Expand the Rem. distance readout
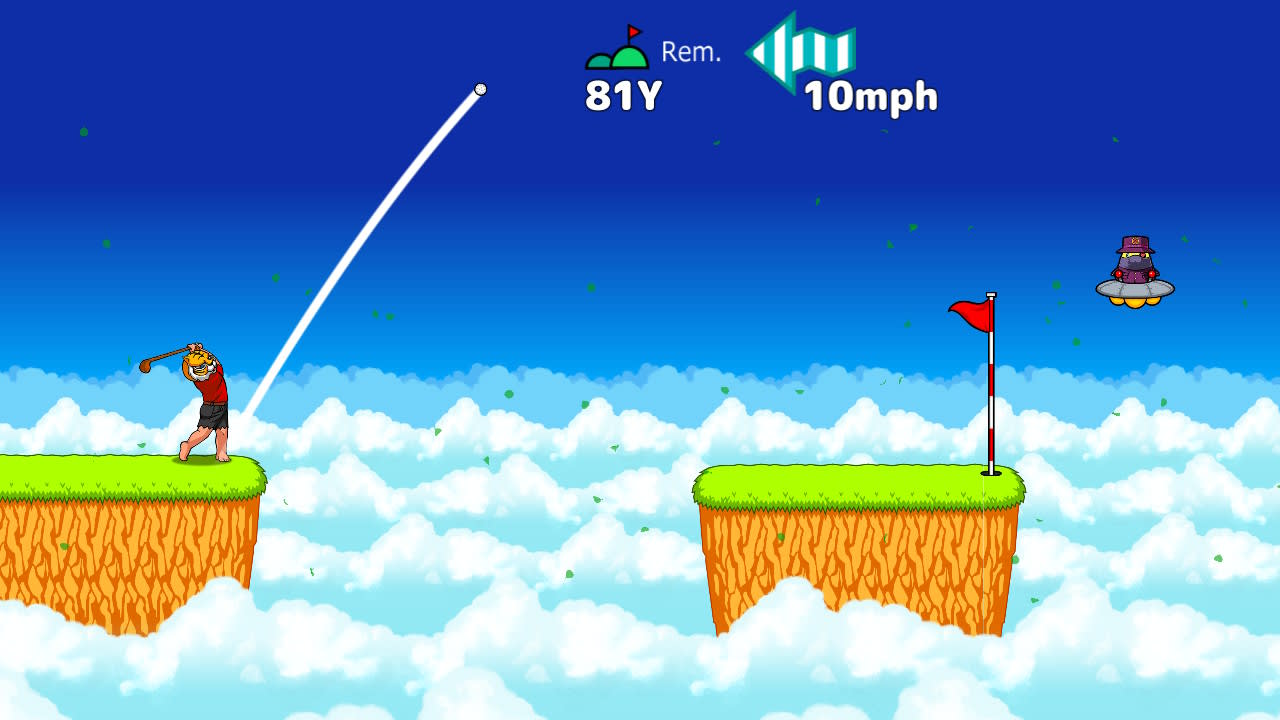1280x720 pixels. pos(690,52)
